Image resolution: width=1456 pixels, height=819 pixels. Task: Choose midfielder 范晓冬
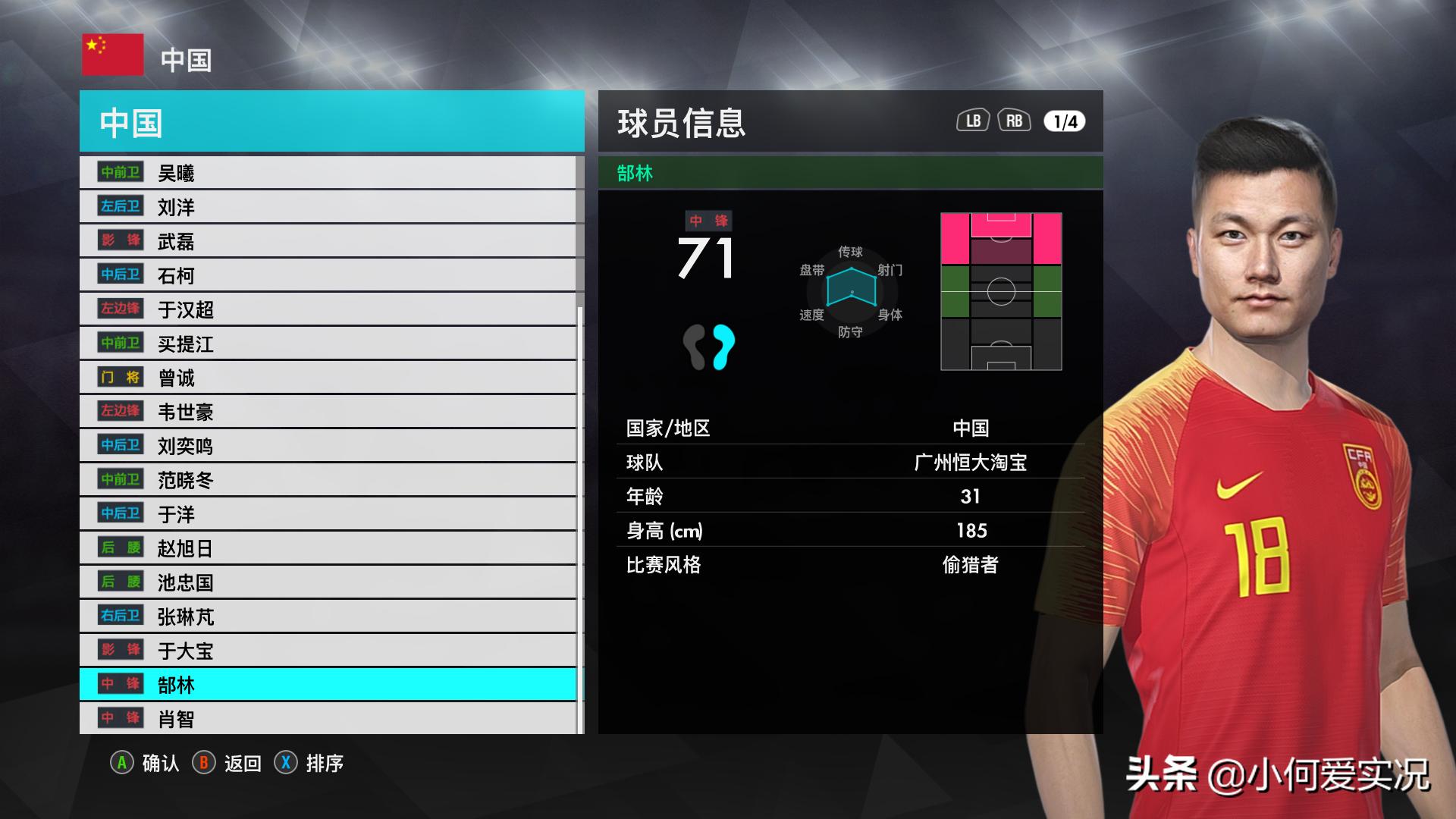tap(328, 480)
